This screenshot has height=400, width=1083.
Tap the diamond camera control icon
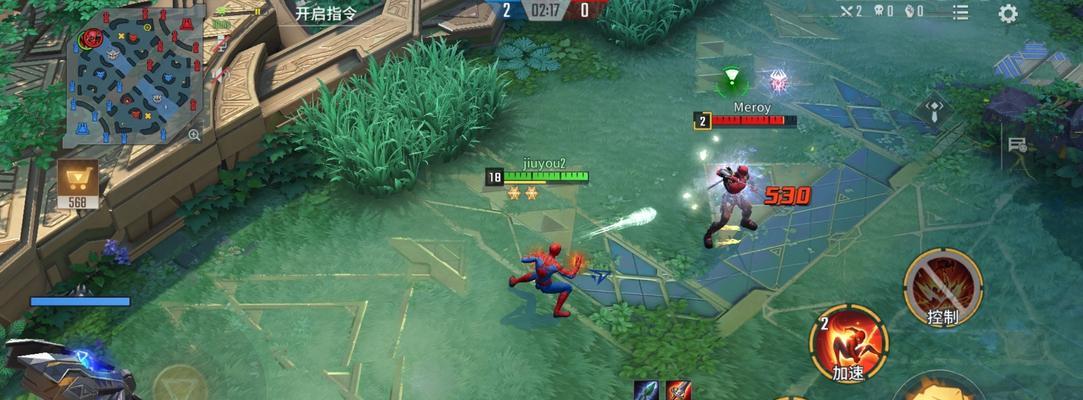[932, 107]
